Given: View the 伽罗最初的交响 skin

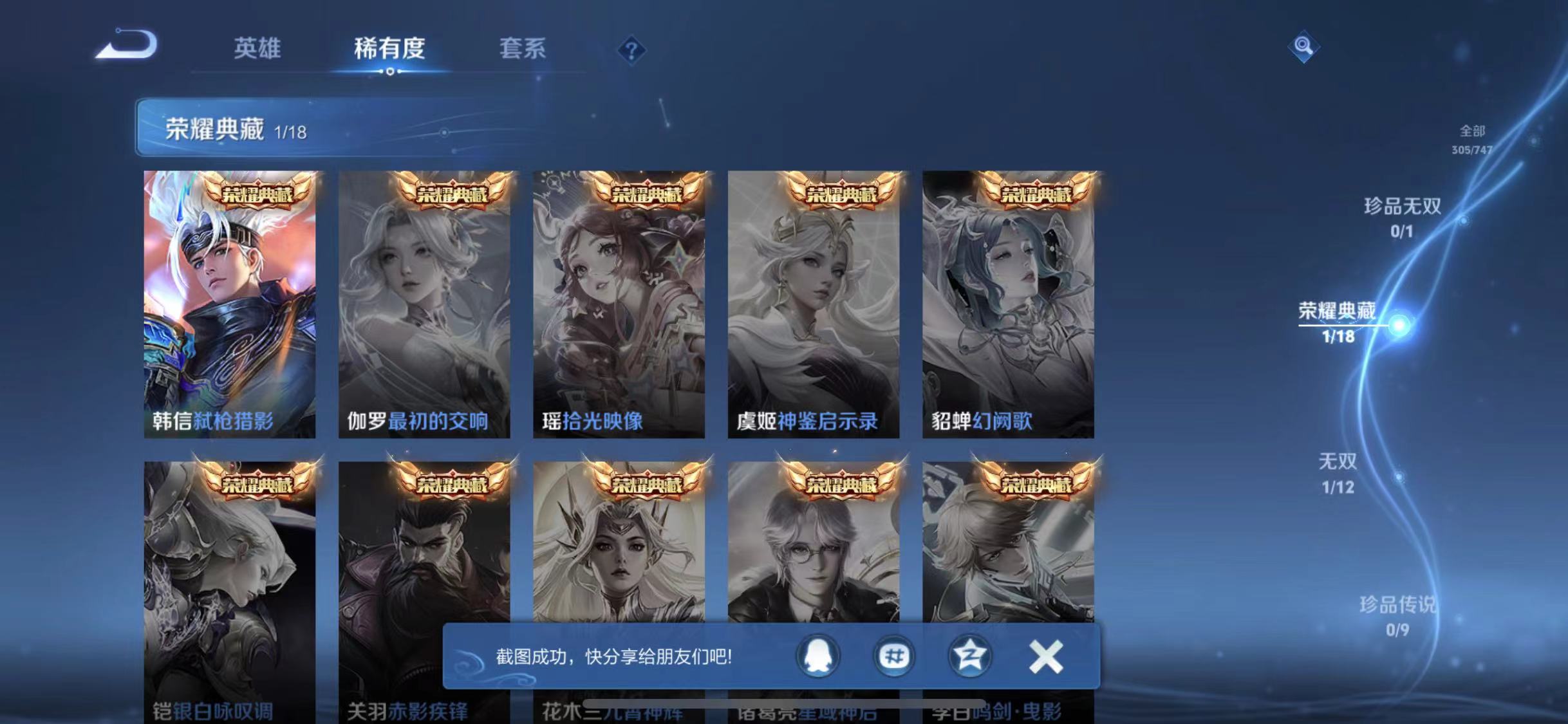Looking at the screenshot, I should click(425, 302).
